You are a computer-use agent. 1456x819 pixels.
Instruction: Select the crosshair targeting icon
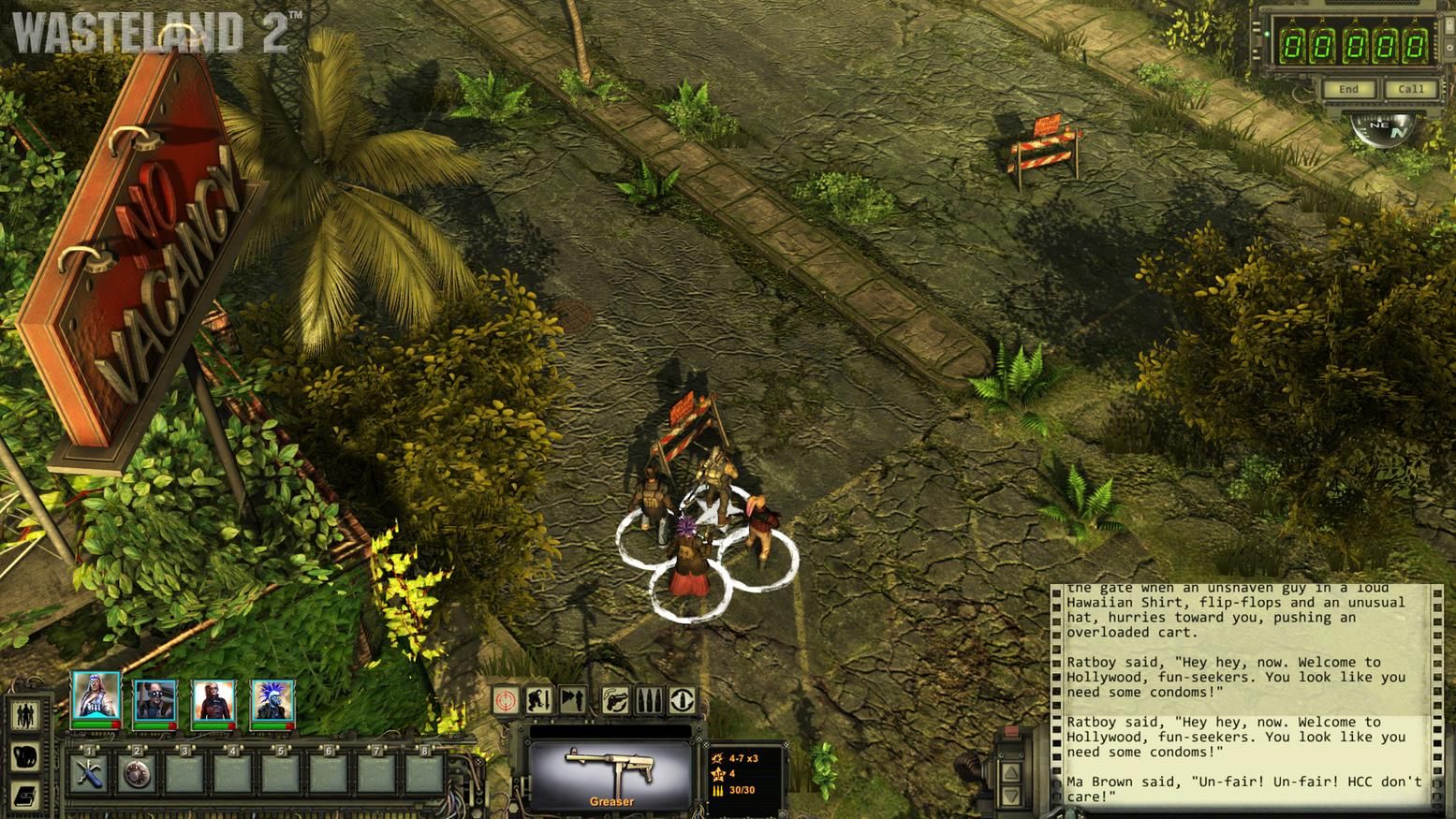point(506,700)
